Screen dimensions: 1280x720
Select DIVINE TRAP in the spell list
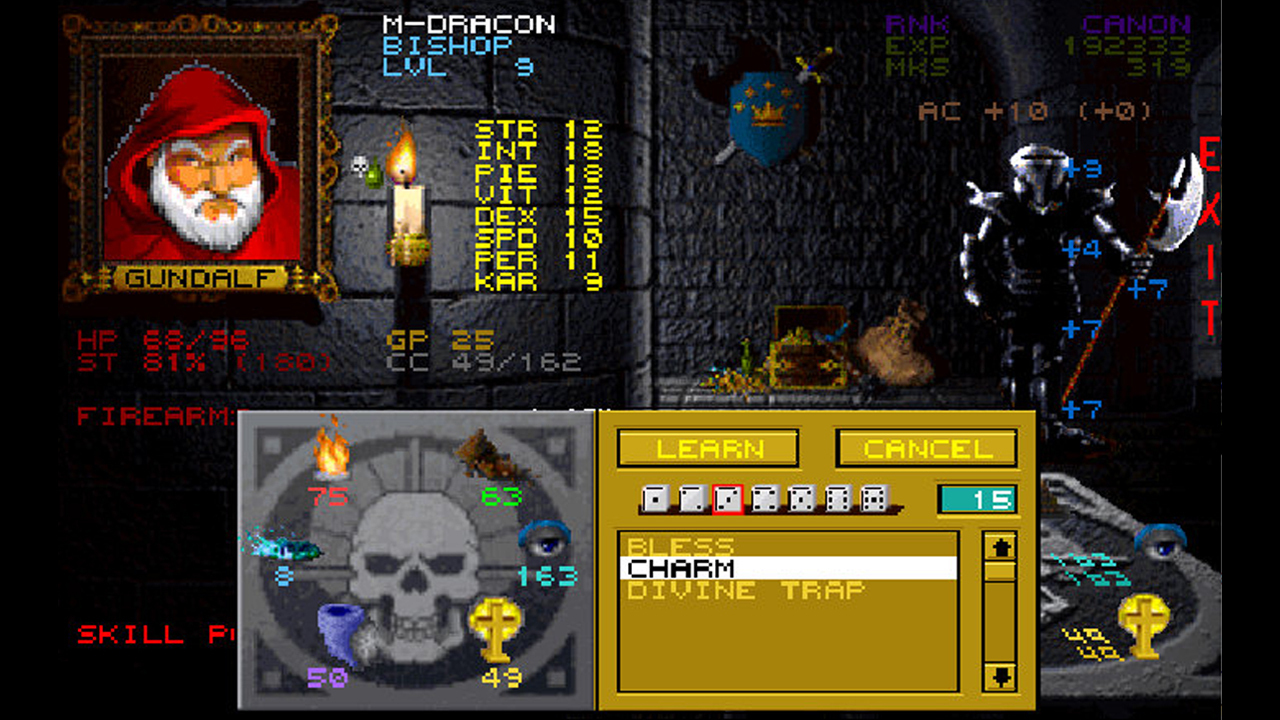click(x=745, y=589)
